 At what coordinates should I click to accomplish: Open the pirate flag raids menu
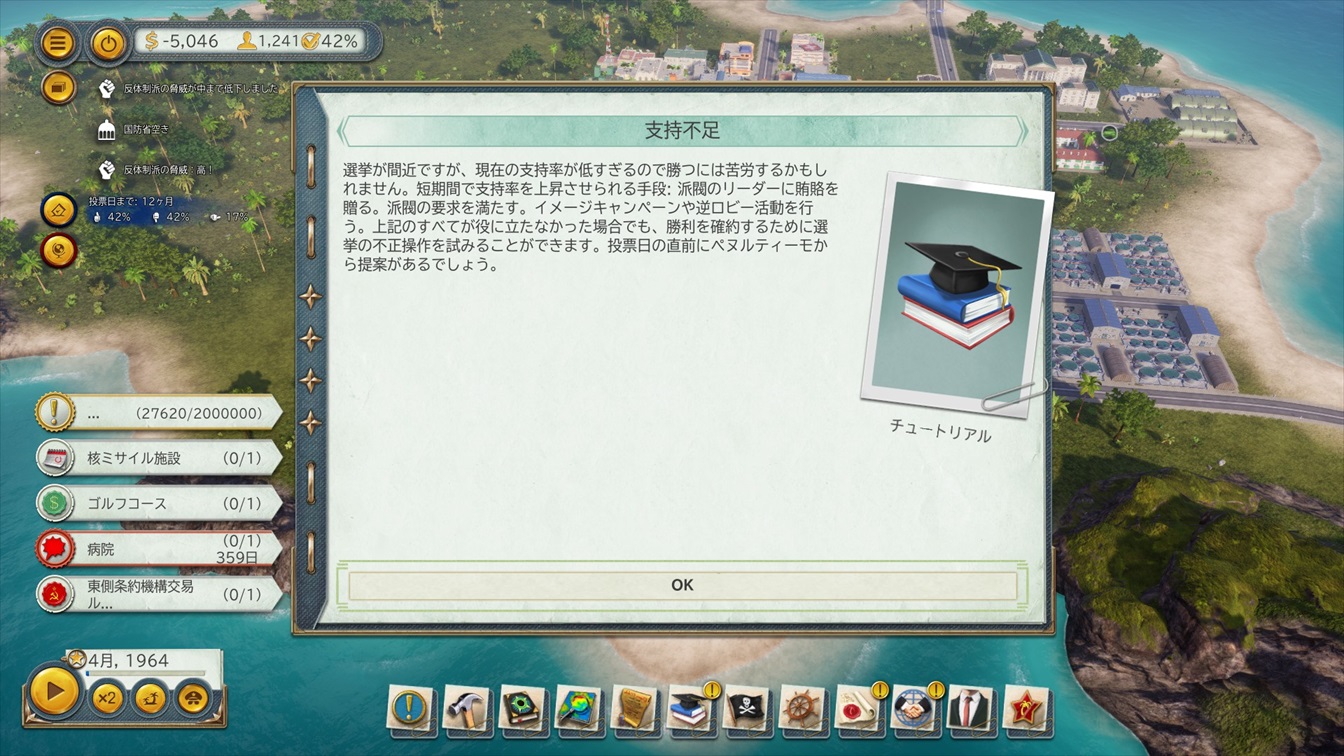click(x=747, y=709)
